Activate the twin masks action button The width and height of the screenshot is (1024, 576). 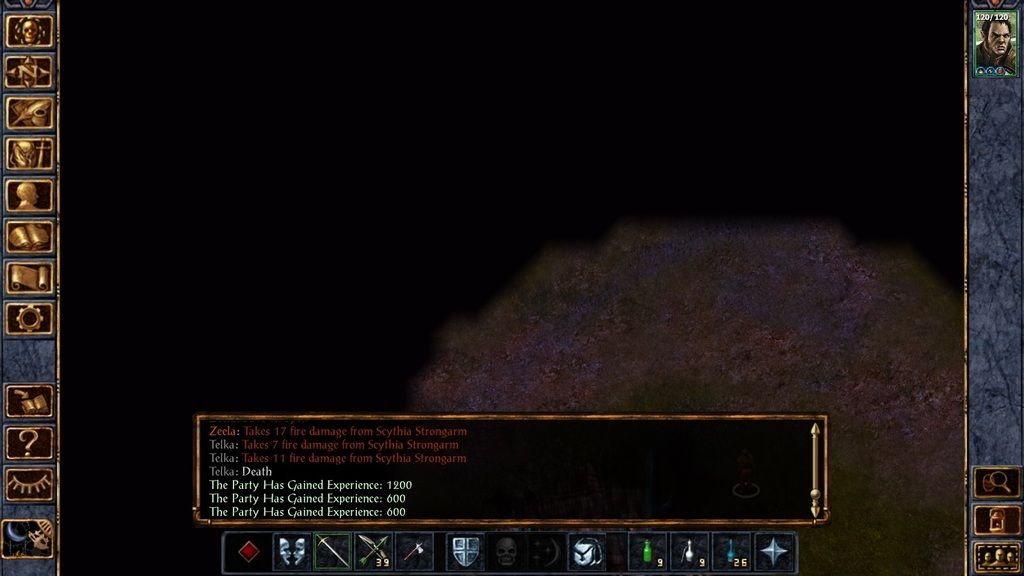(x=291, y=551)
